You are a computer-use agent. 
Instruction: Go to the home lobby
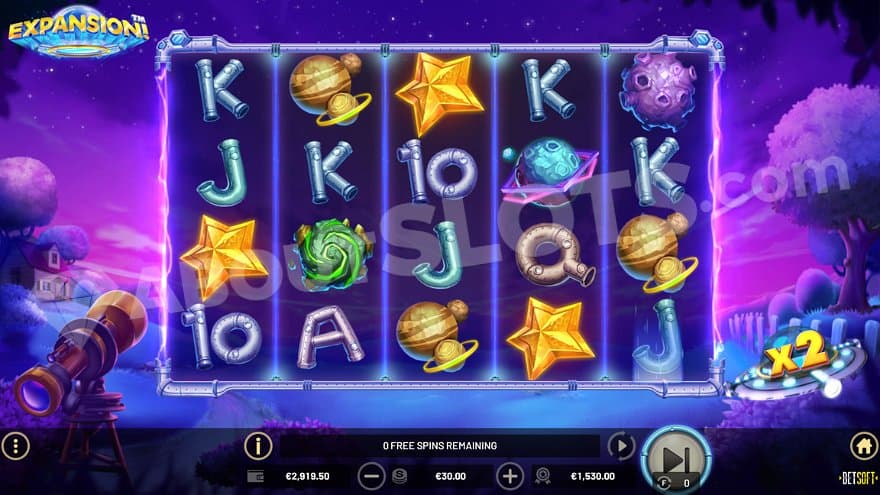click(x=863, y=446)
